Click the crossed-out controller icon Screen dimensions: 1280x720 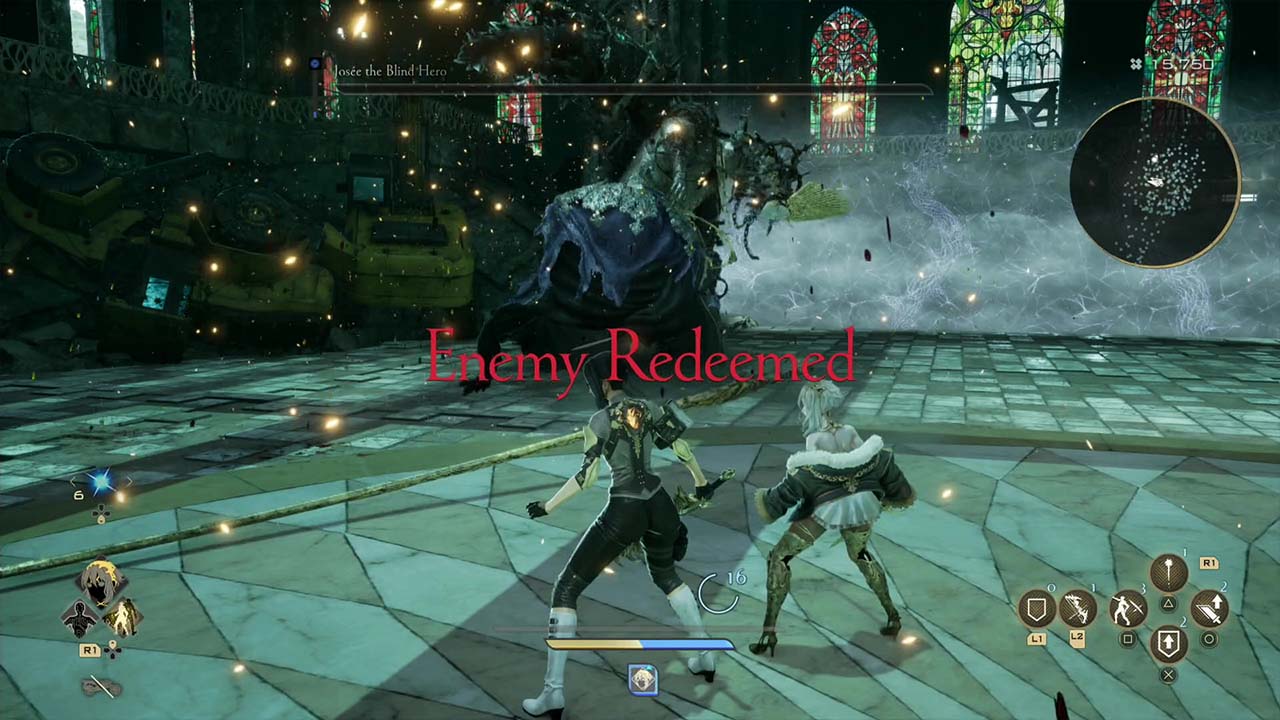pos(101,687)
